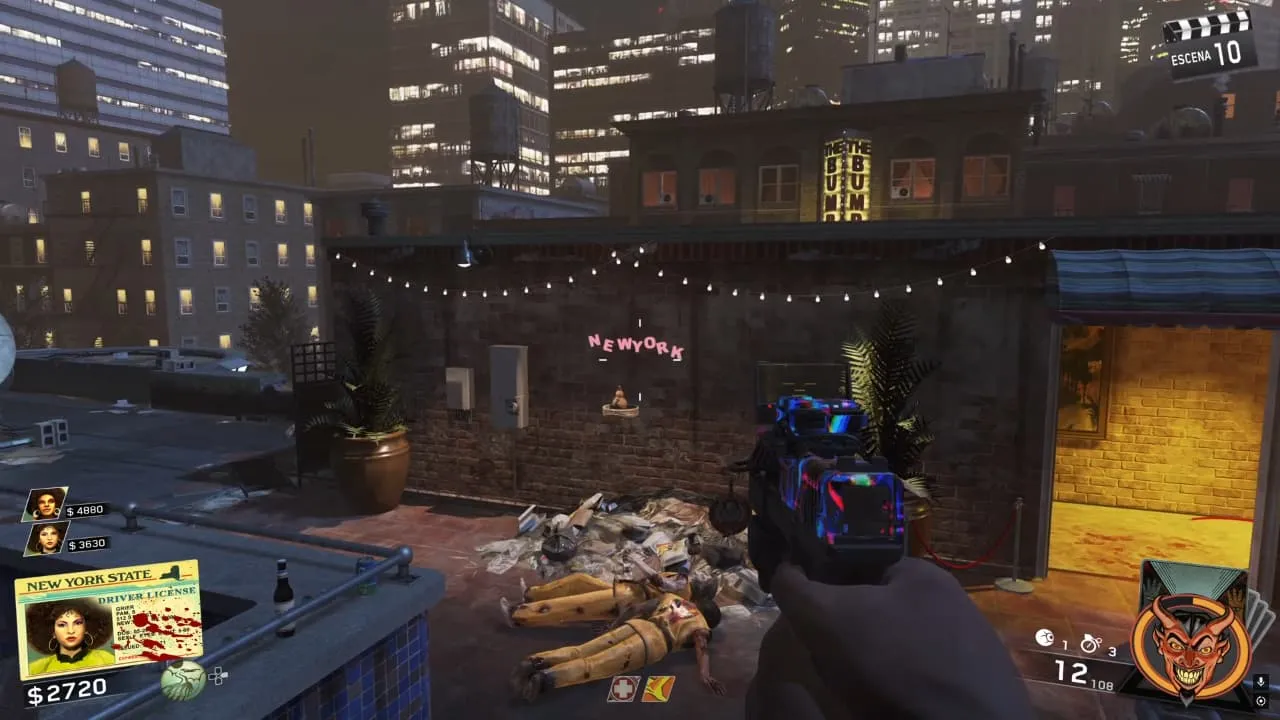Screen dimensions: 1280x720
Task: Select the teammate portrait with $4880
Action: tap(46, 504)
